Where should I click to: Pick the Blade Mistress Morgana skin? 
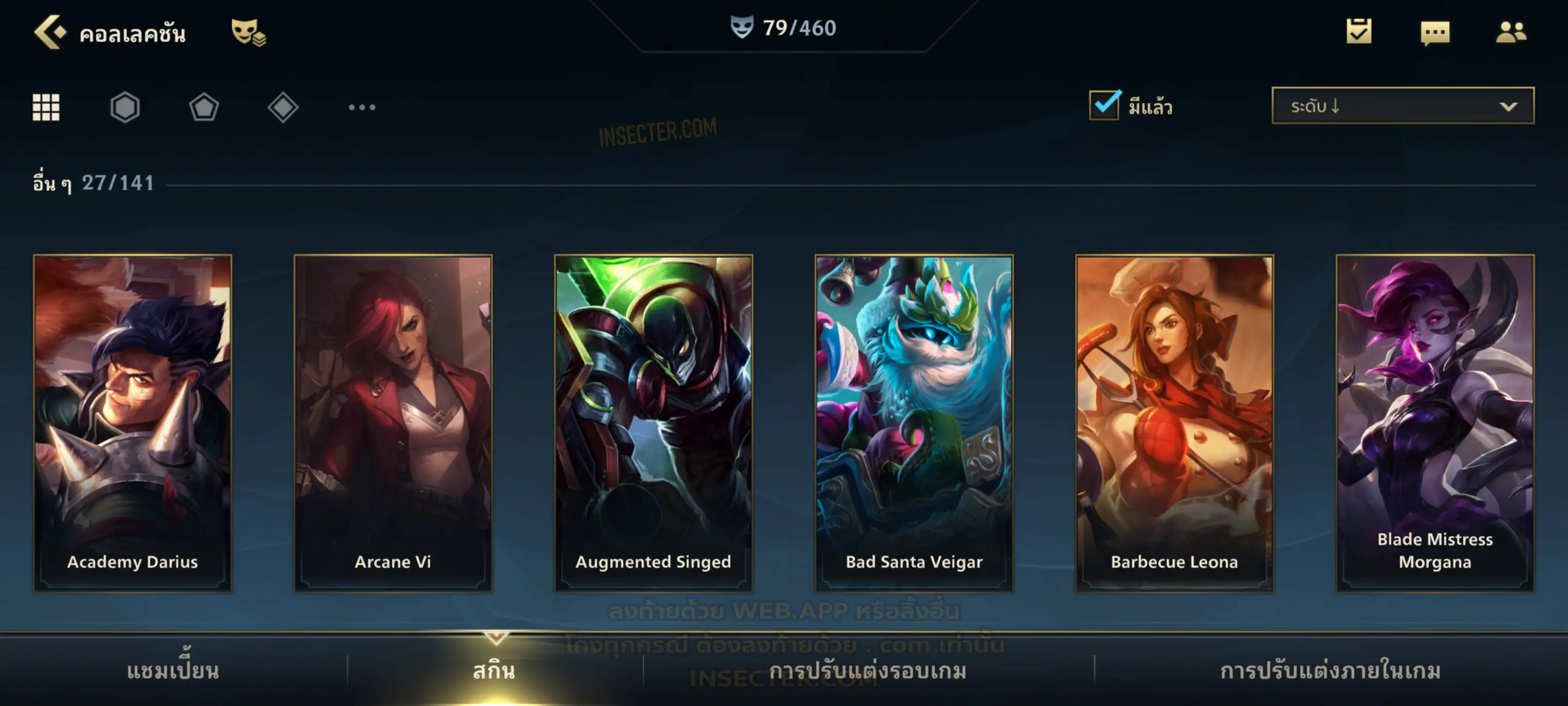1435,423
